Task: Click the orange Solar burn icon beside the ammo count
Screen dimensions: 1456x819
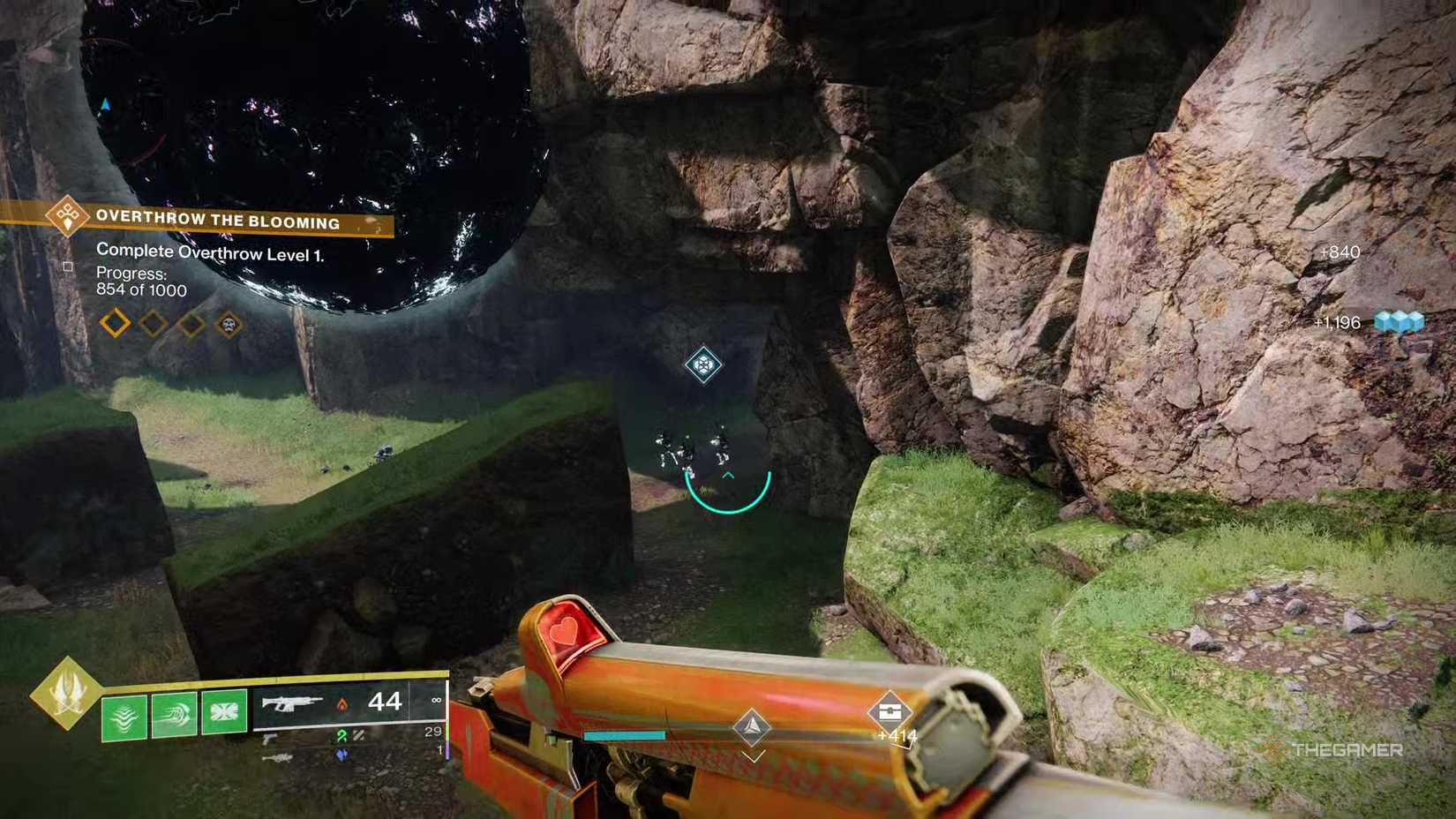Action: 343,704
